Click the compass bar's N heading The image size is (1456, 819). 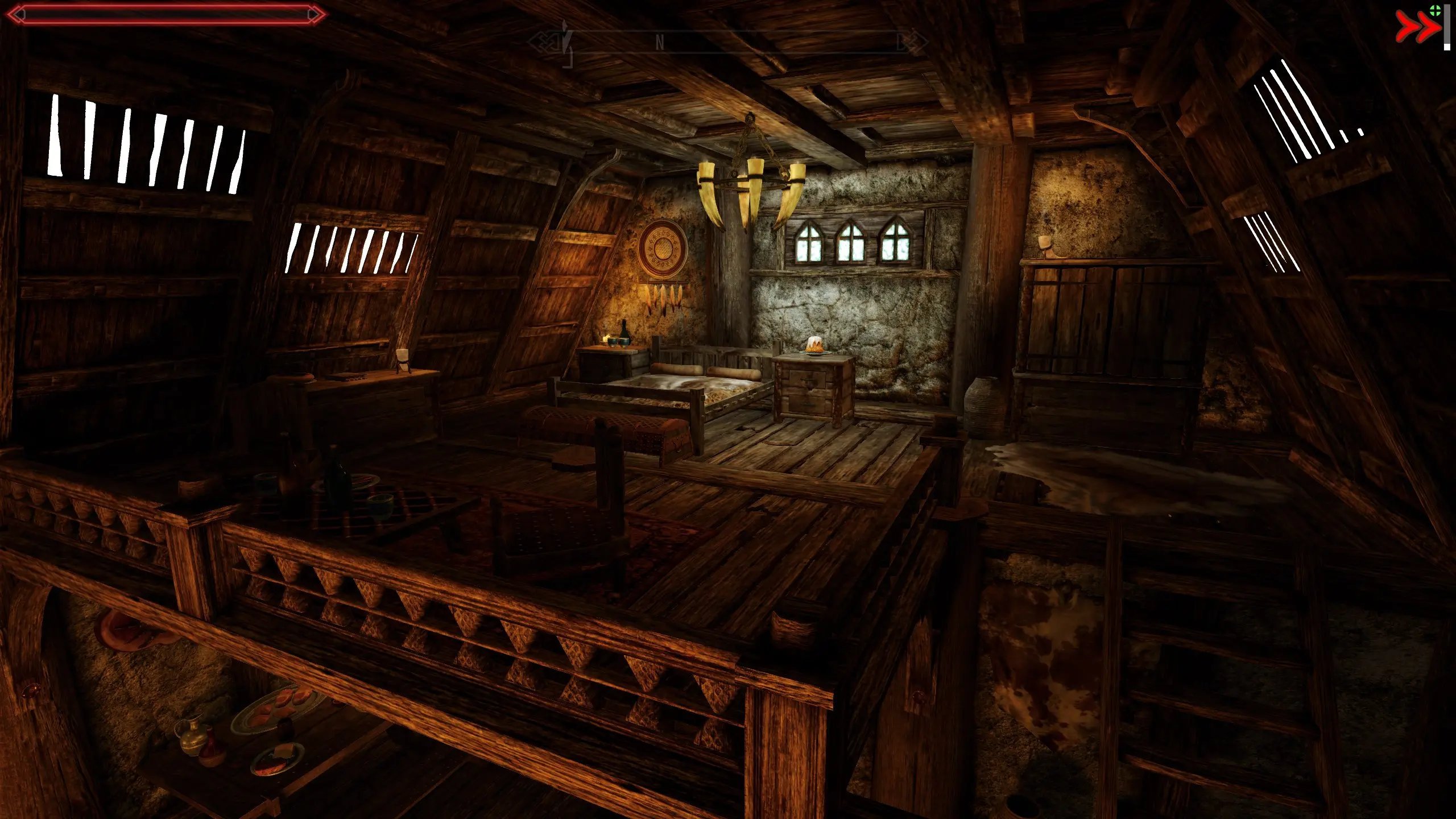pyautogui.click(x=660, y=43)
